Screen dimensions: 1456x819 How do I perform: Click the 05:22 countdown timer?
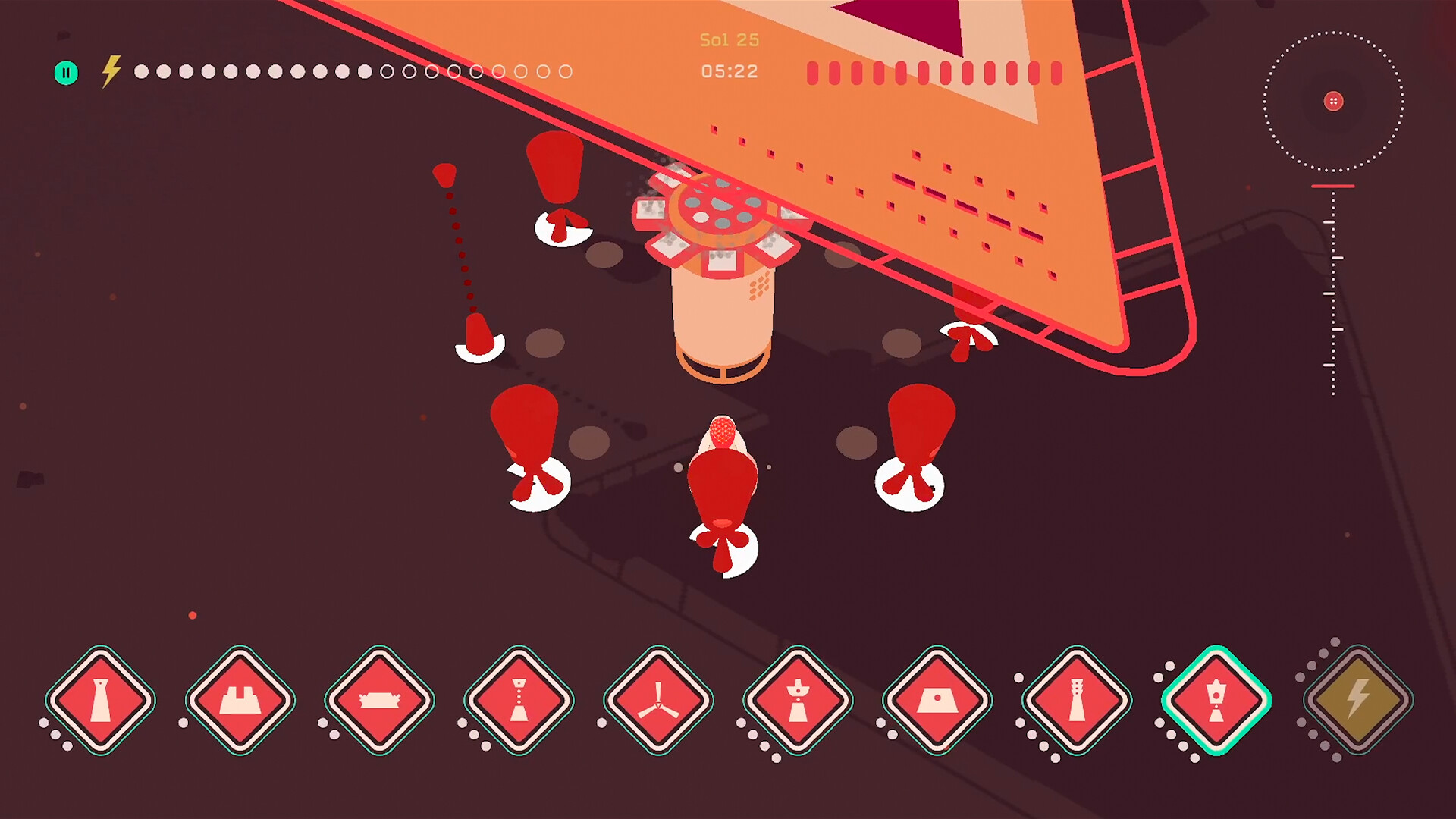[x=730, y=71]
